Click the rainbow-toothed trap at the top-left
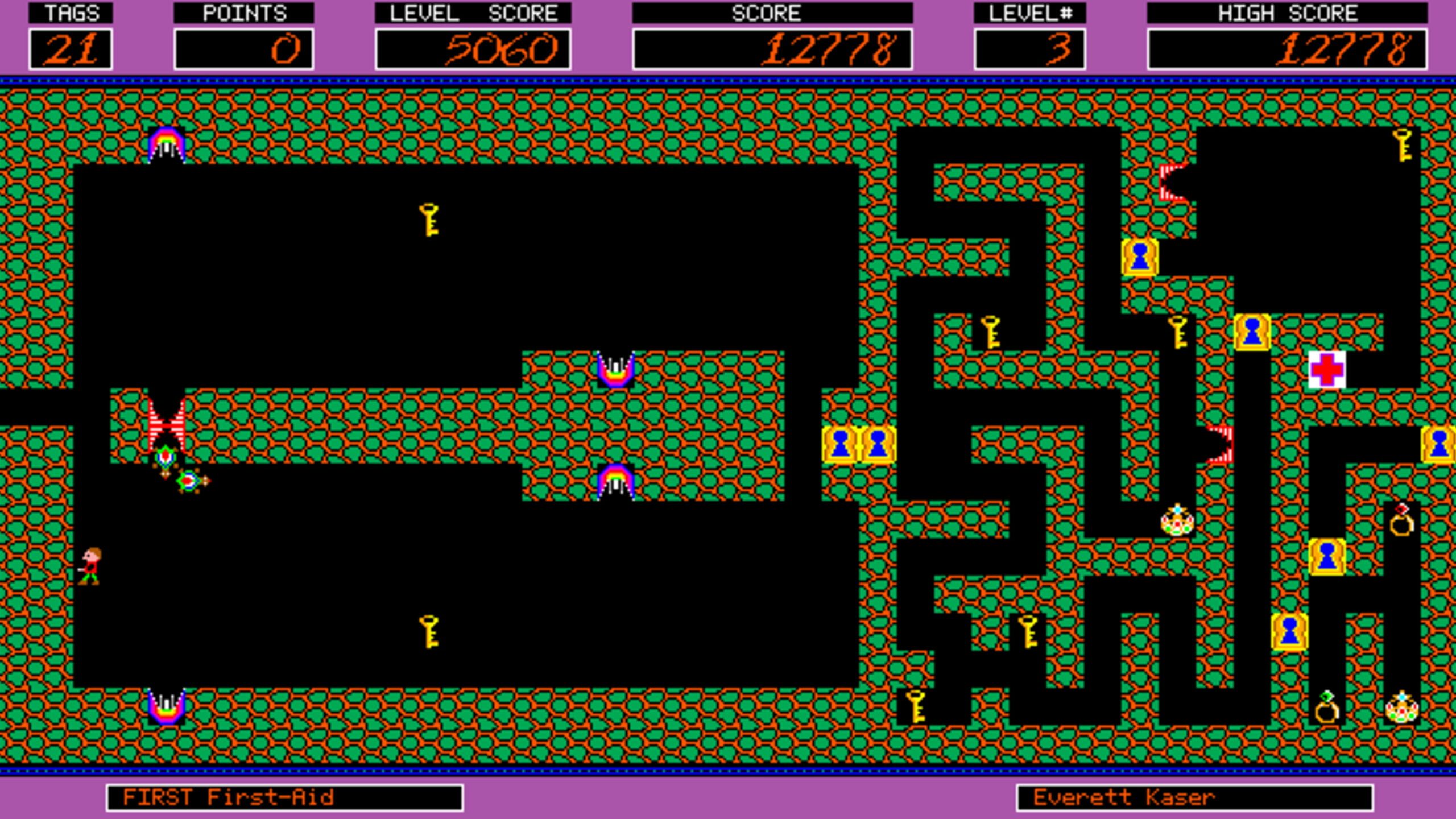The height and width of the screenshot is (819, 1456). pos(167,142)
